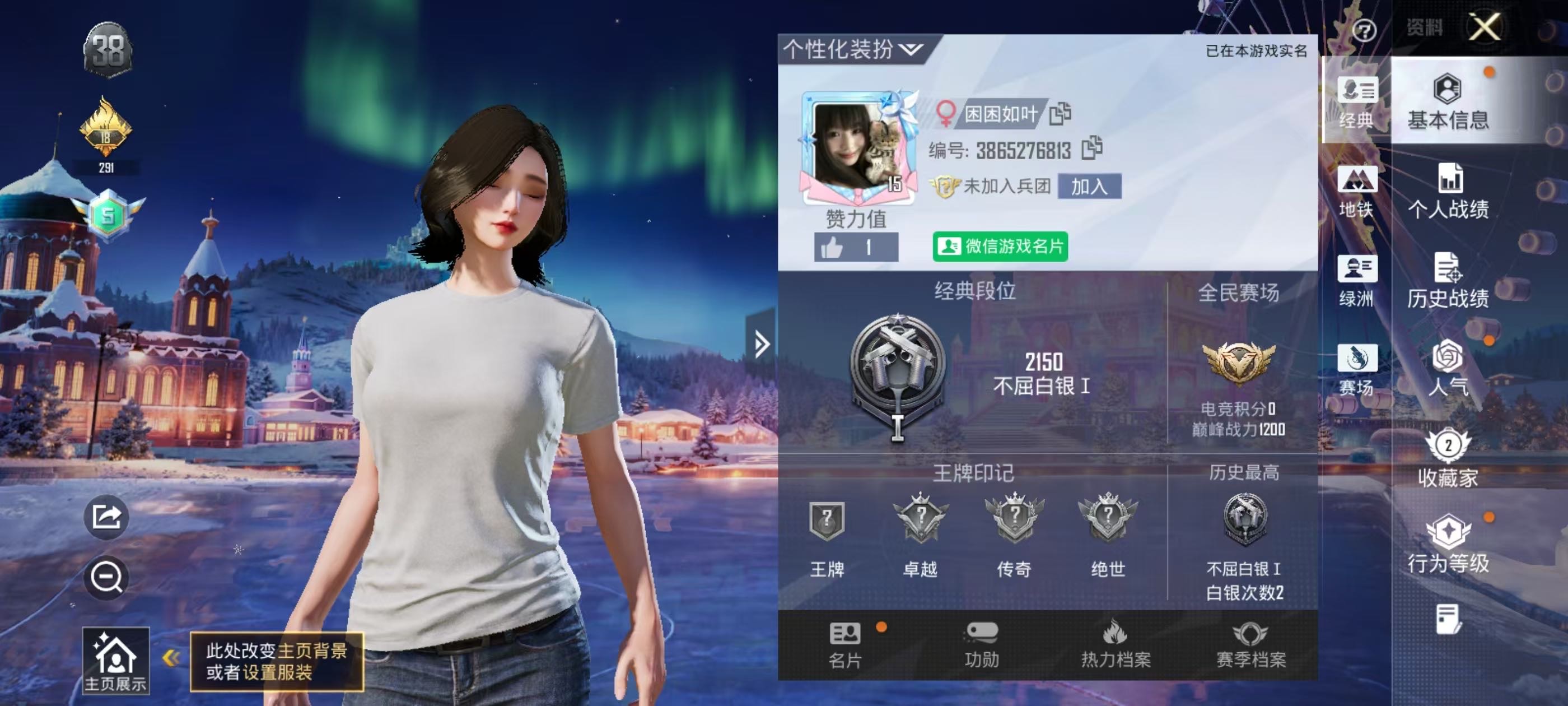This screenshot has height=706, width=1568.
Task: Click the 主页展示 home display button
Action: 116,660
